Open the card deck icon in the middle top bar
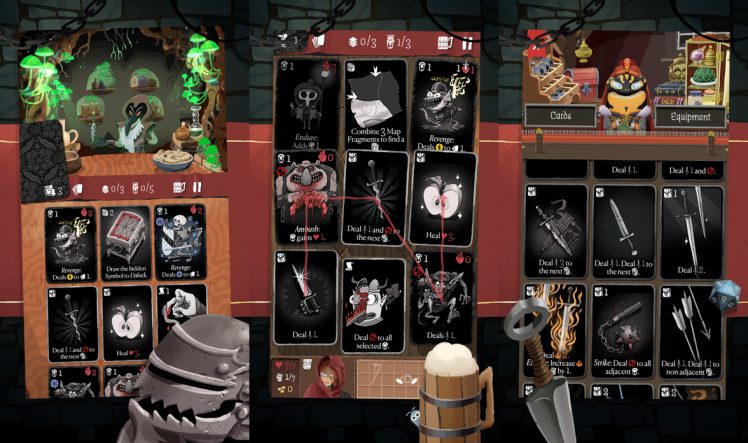The height and width of the screenshot is (443, 748). click(319, 41)
